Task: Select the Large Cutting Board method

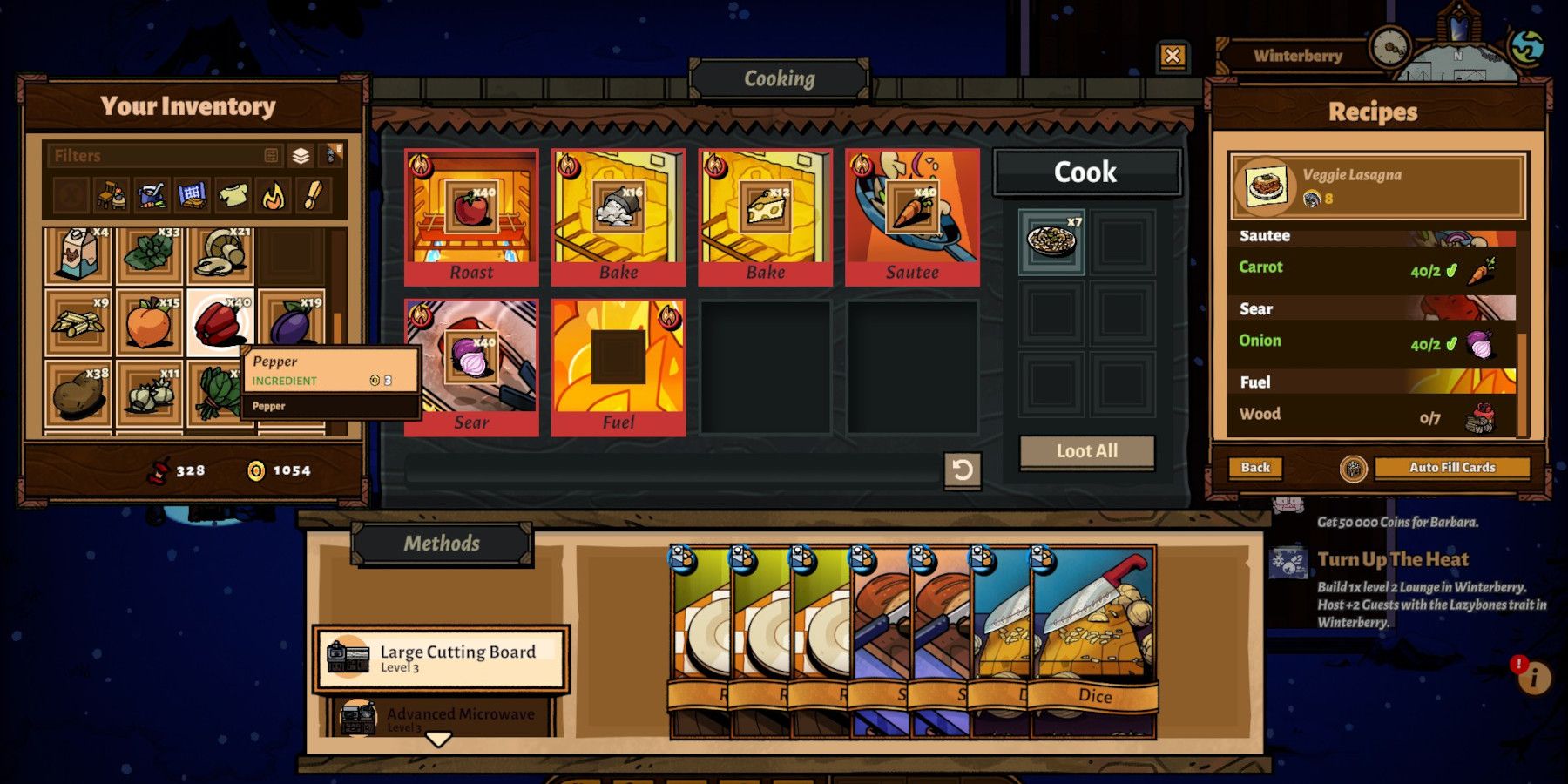Action: click(440, 658)
